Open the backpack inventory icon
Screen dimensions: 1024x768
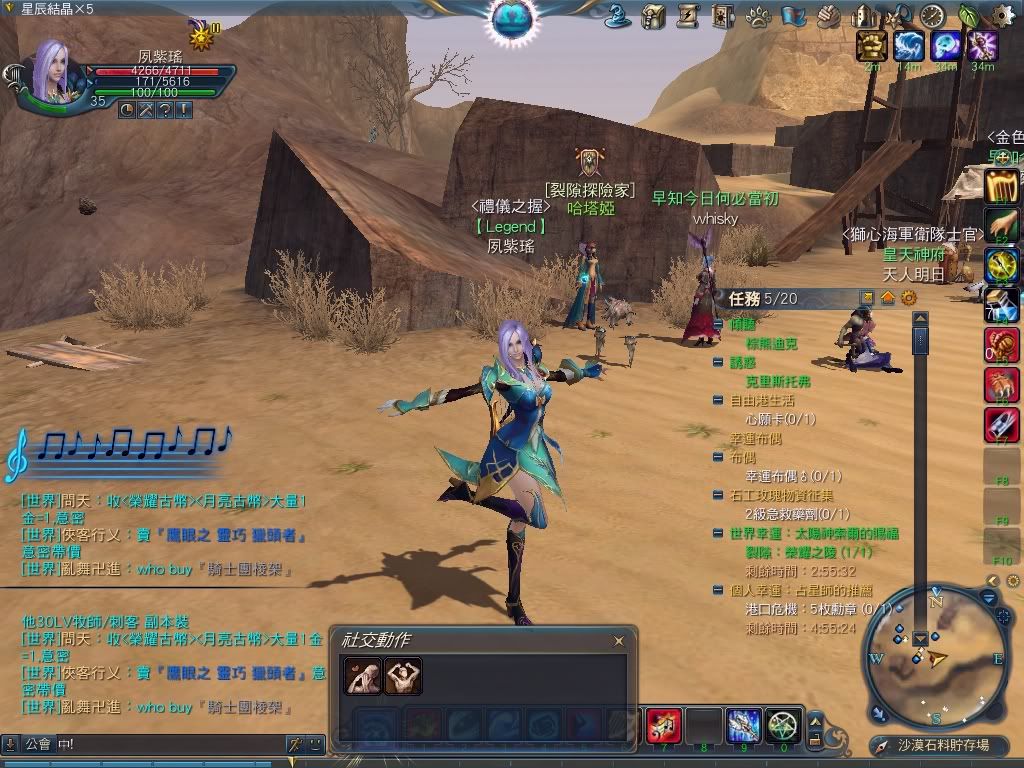pos(653,16)
